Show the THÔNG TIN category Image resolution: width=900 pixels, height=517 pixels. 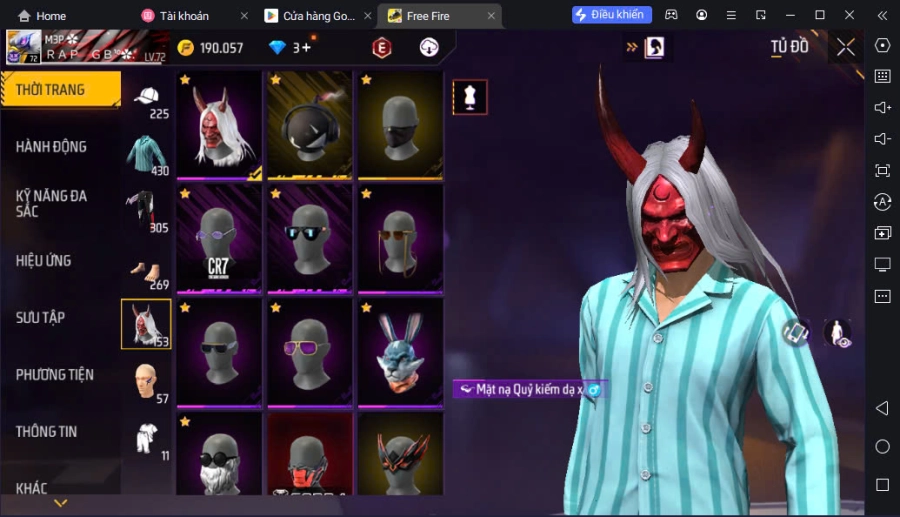[x=47, y=432]
